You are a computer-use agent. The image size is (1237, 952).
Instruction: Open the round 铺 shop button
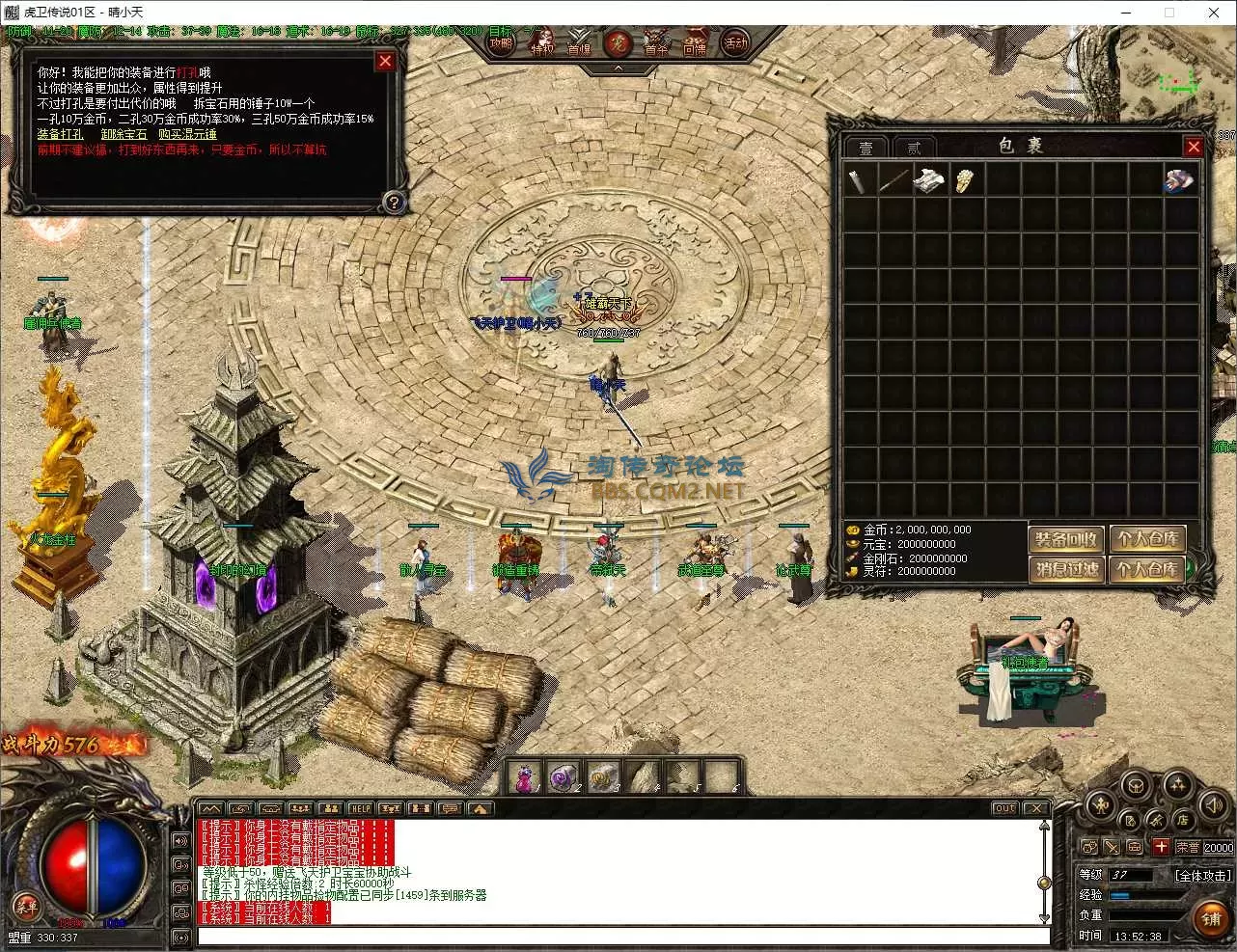click(x=1212, y=919)
